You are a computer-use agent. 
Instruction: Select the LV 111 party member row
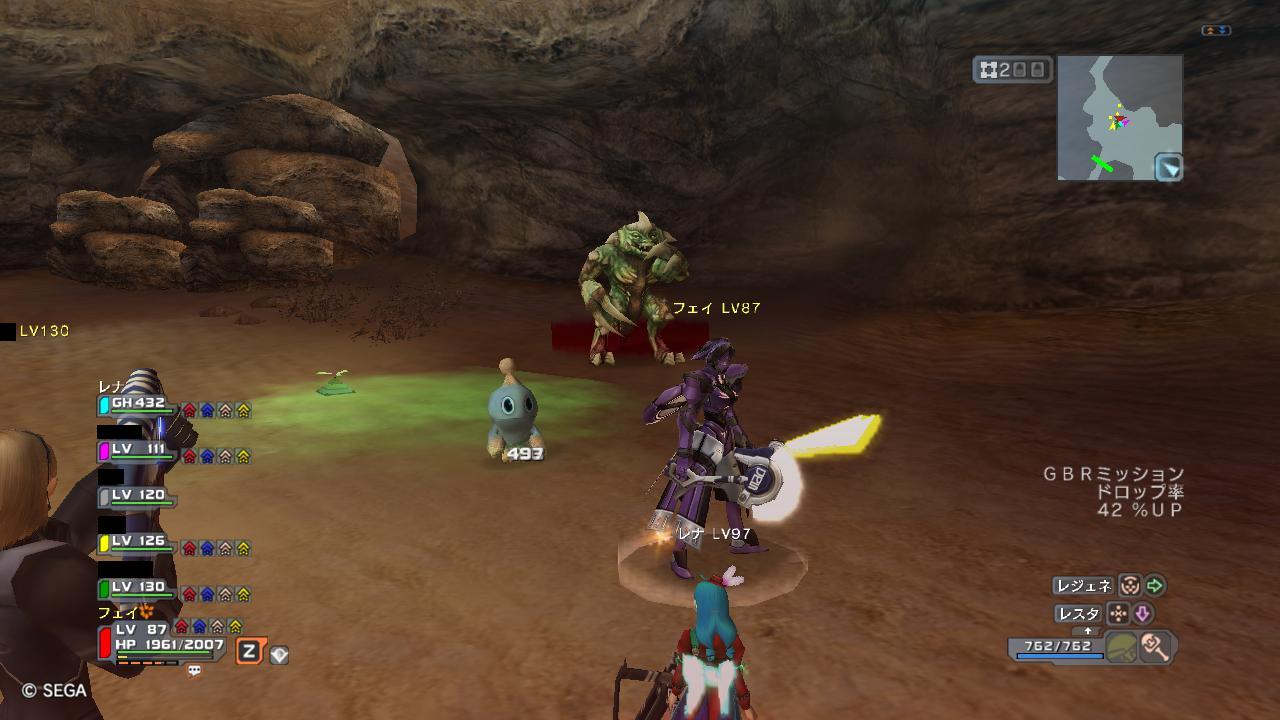135,451
